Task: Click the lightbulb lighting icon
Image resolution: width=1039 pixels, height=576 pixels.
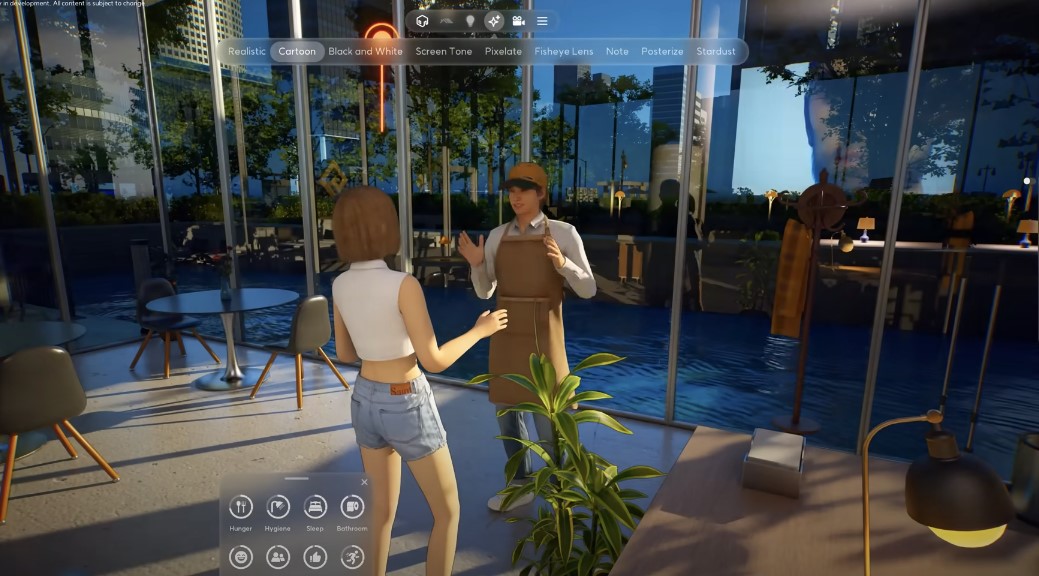Action: pos(470,21)
